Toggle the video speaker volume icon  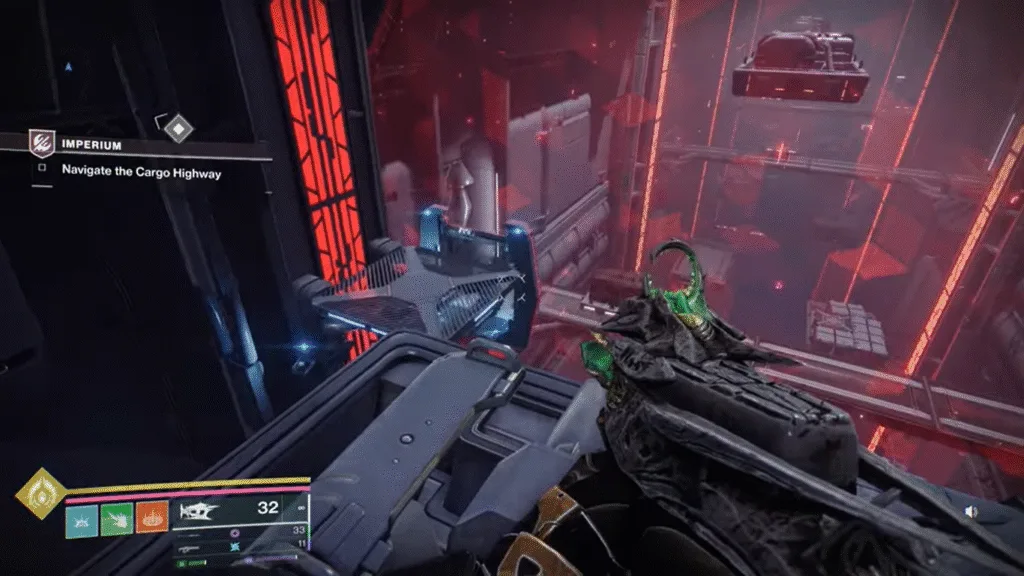pyautogui.click(x=971, y=511)
